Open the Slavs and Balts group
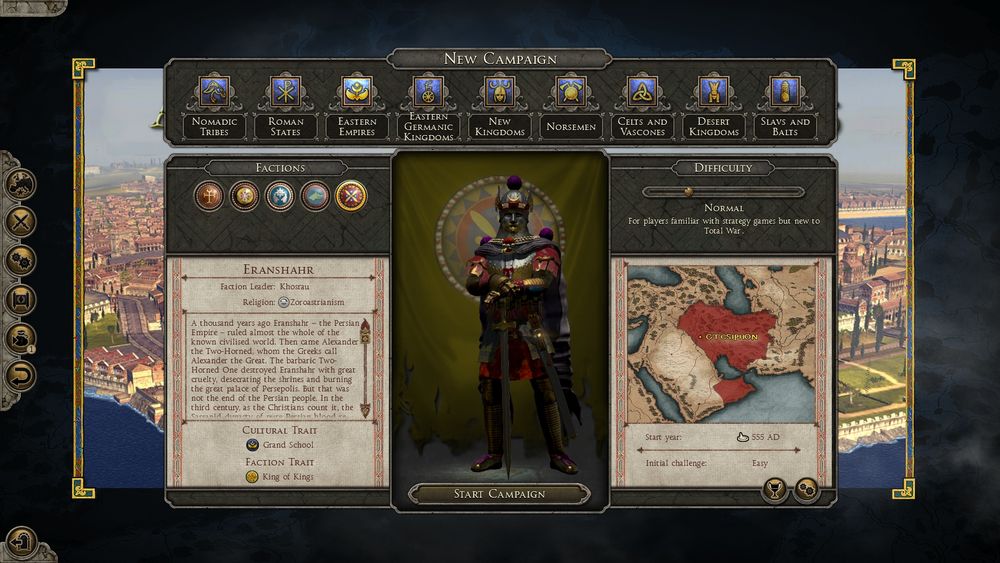Image resolution: width=1000 pixels, height=563 pixels. pos(785,103)
